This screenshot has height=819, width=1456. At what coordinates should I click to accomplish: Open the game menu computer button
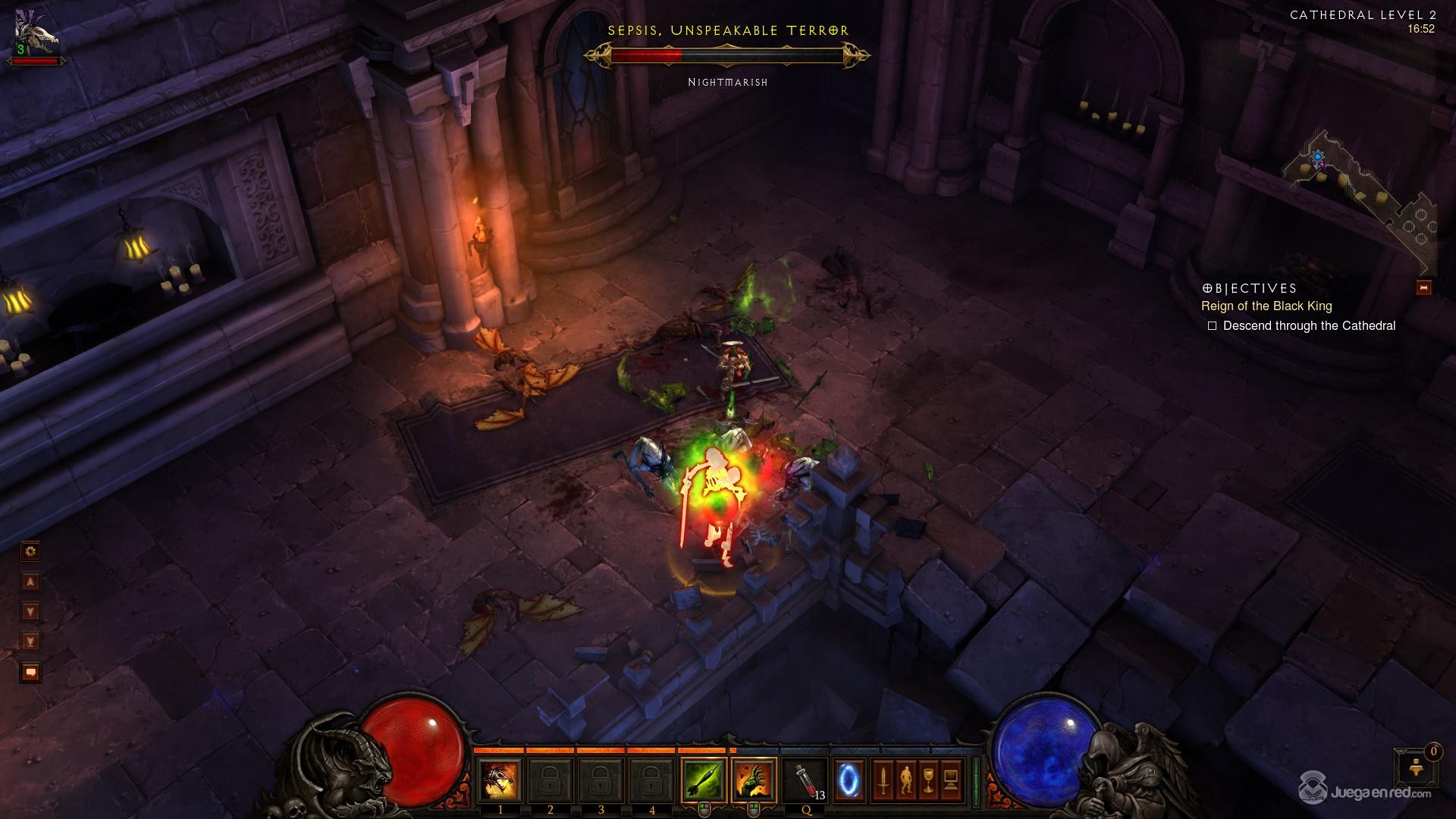coord(951,780)
